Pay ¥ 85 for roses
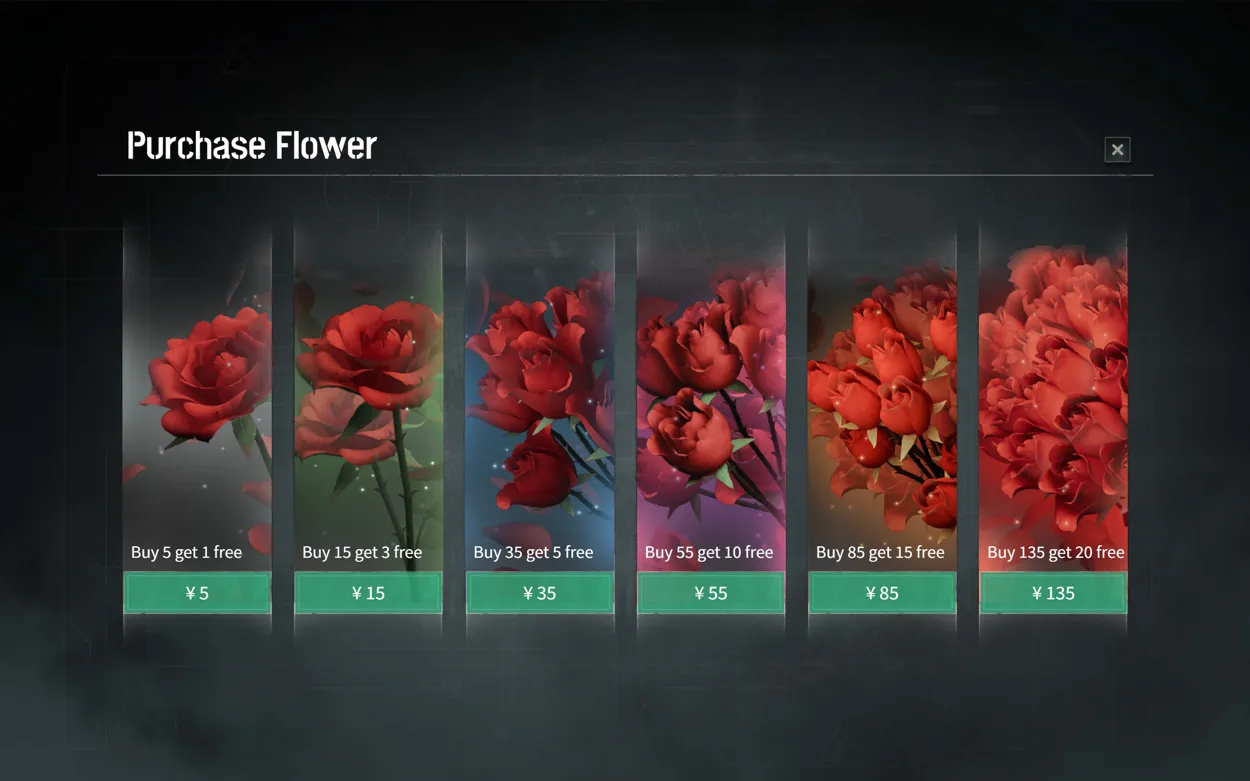The image size is (1250, 781). pos(882,593)
